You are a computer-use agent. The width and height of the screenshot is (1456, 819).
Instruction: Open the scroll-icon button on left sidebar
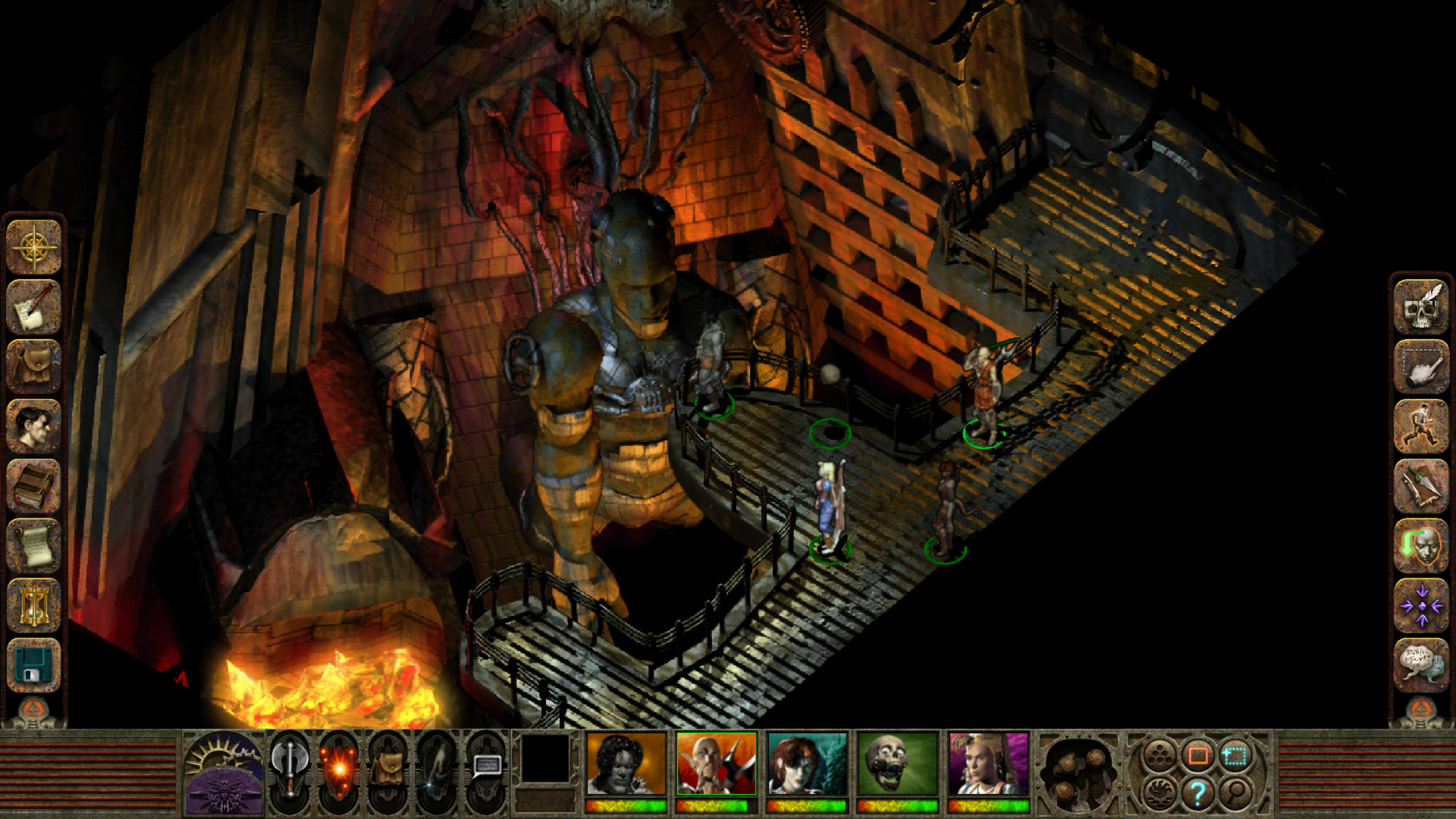33,545
